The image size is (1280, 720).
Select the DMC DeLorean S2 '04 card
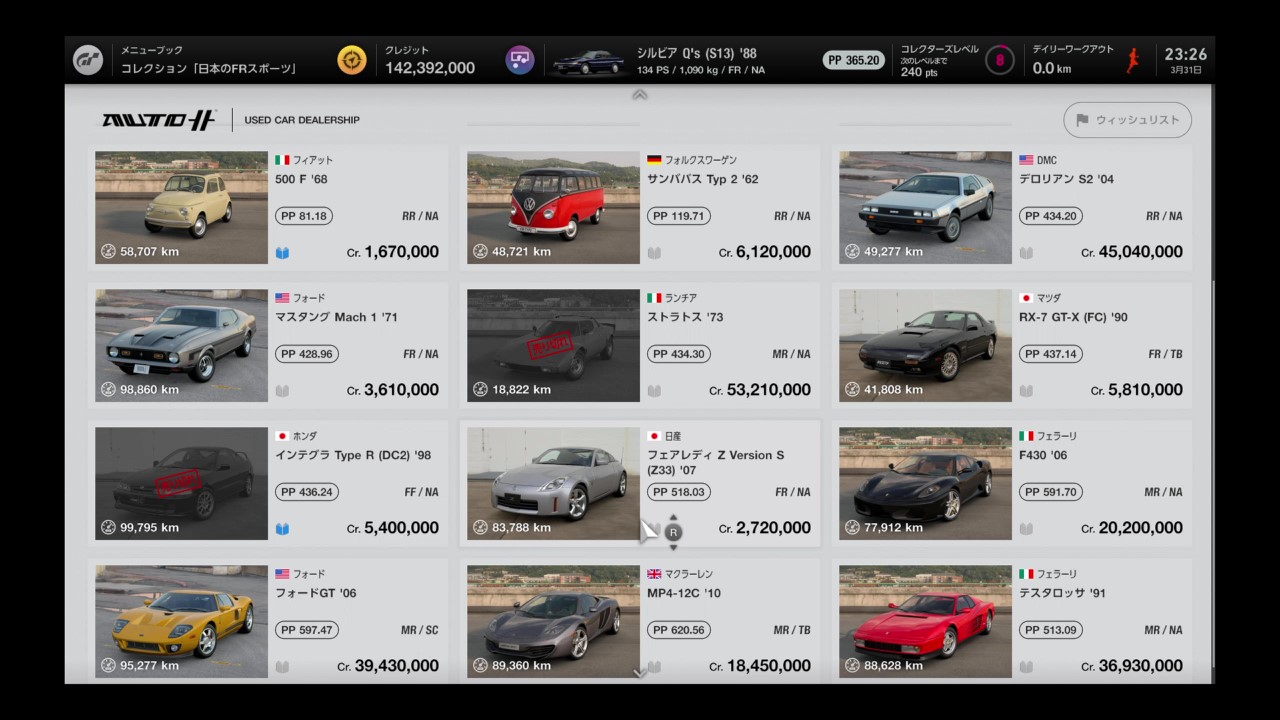[1012, 208]
